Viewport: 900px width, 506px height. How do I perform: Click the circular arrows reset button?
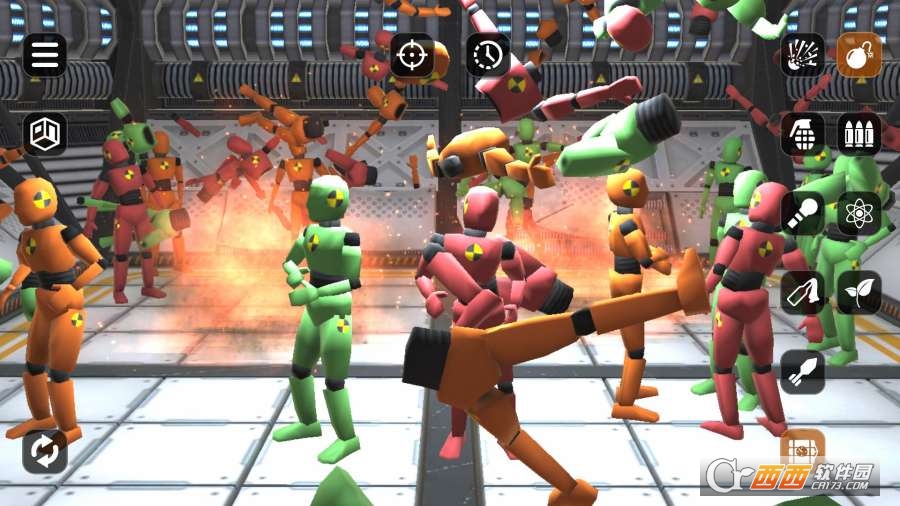45,451
